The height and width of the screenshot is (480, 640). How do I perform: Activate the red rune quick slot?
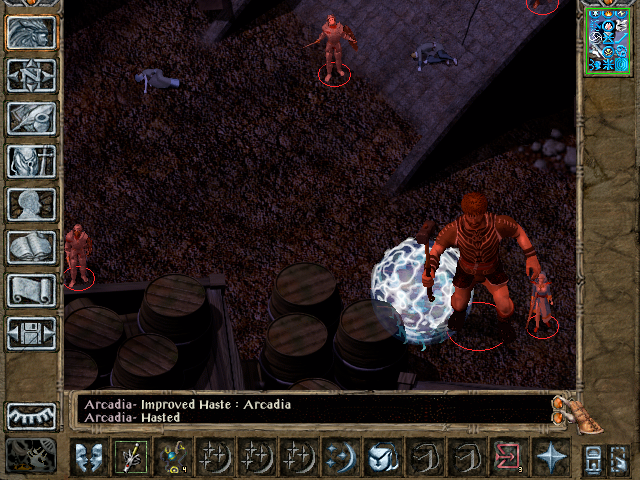coord(507,457)
